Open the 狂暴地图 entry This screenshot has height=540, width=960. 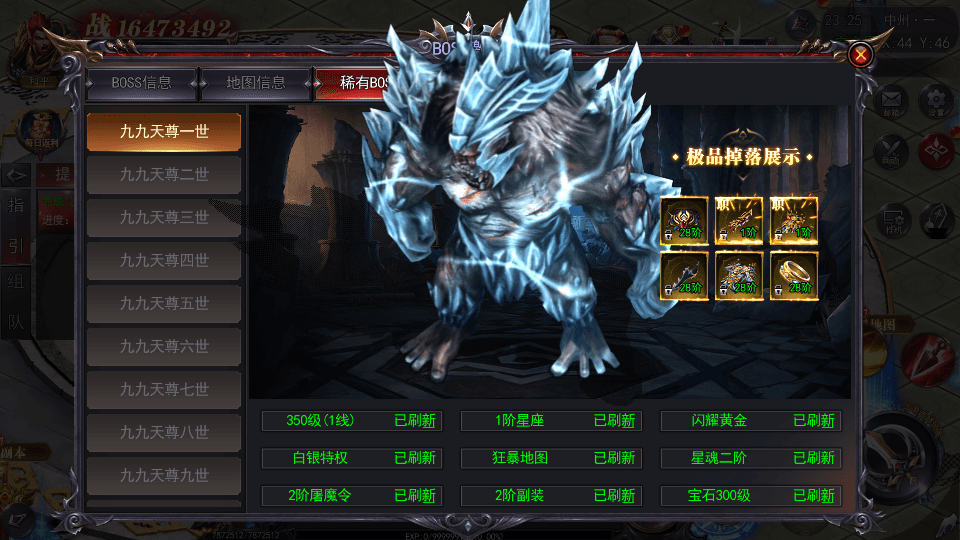click(x=550, y=458)
